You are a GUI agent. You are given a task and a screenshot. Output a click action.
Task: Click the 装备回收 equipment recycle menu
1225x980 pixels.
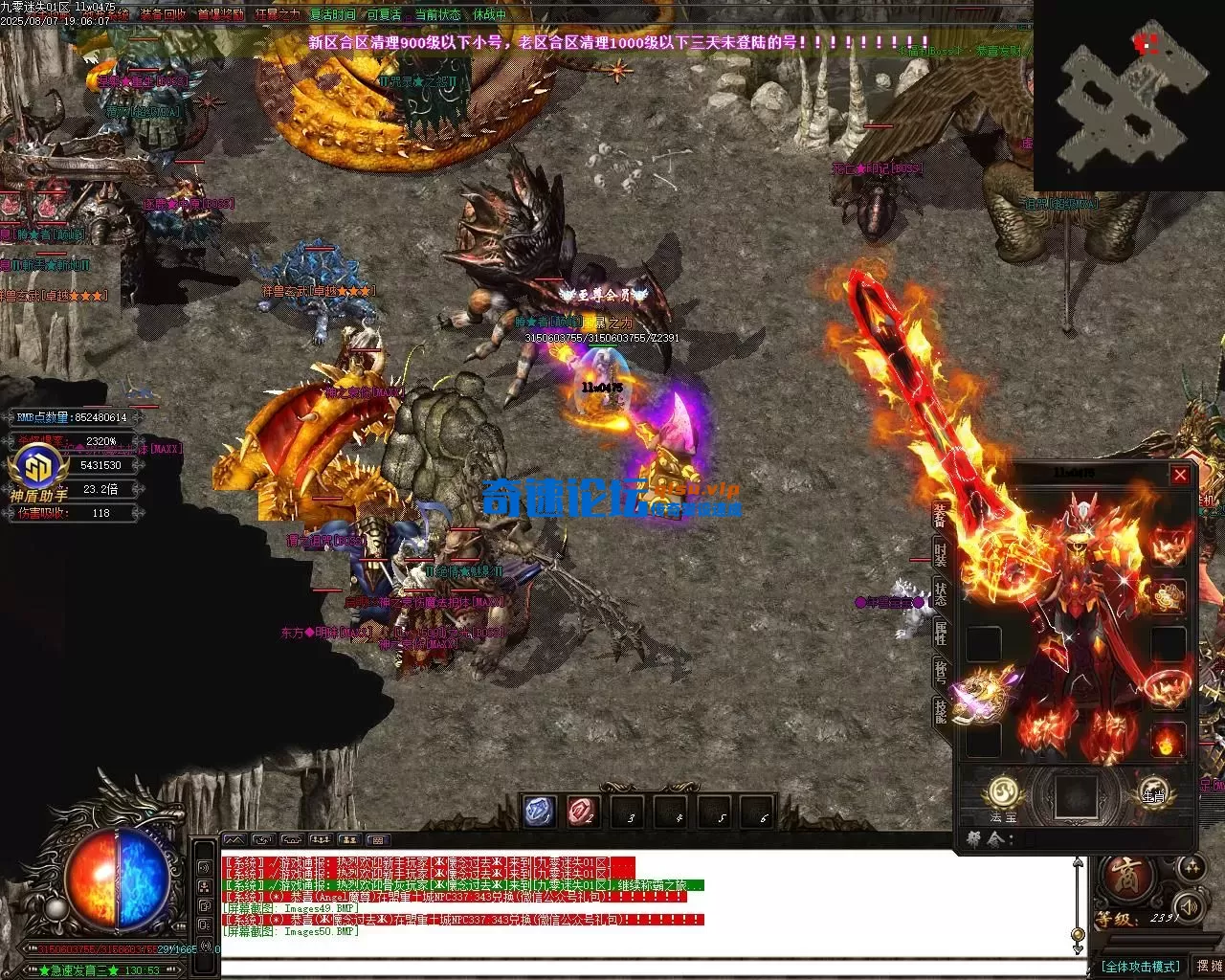coord(163,15)
